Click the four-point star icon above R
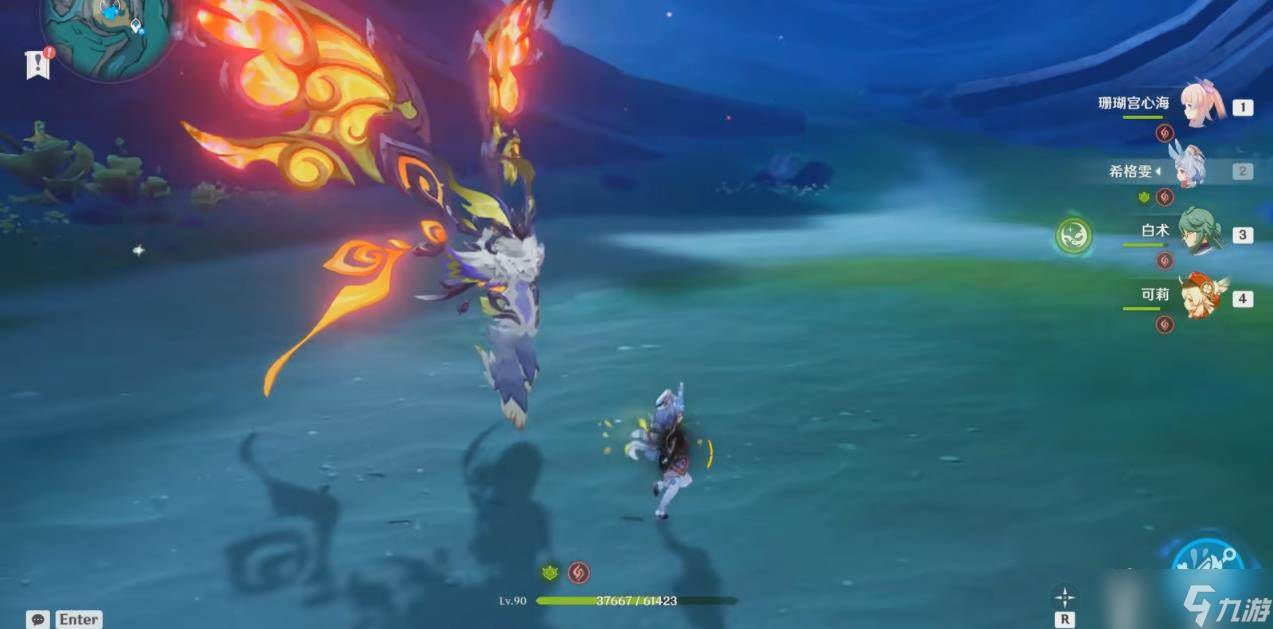Screen dimensions: 1273x629 pos(1065,597)
